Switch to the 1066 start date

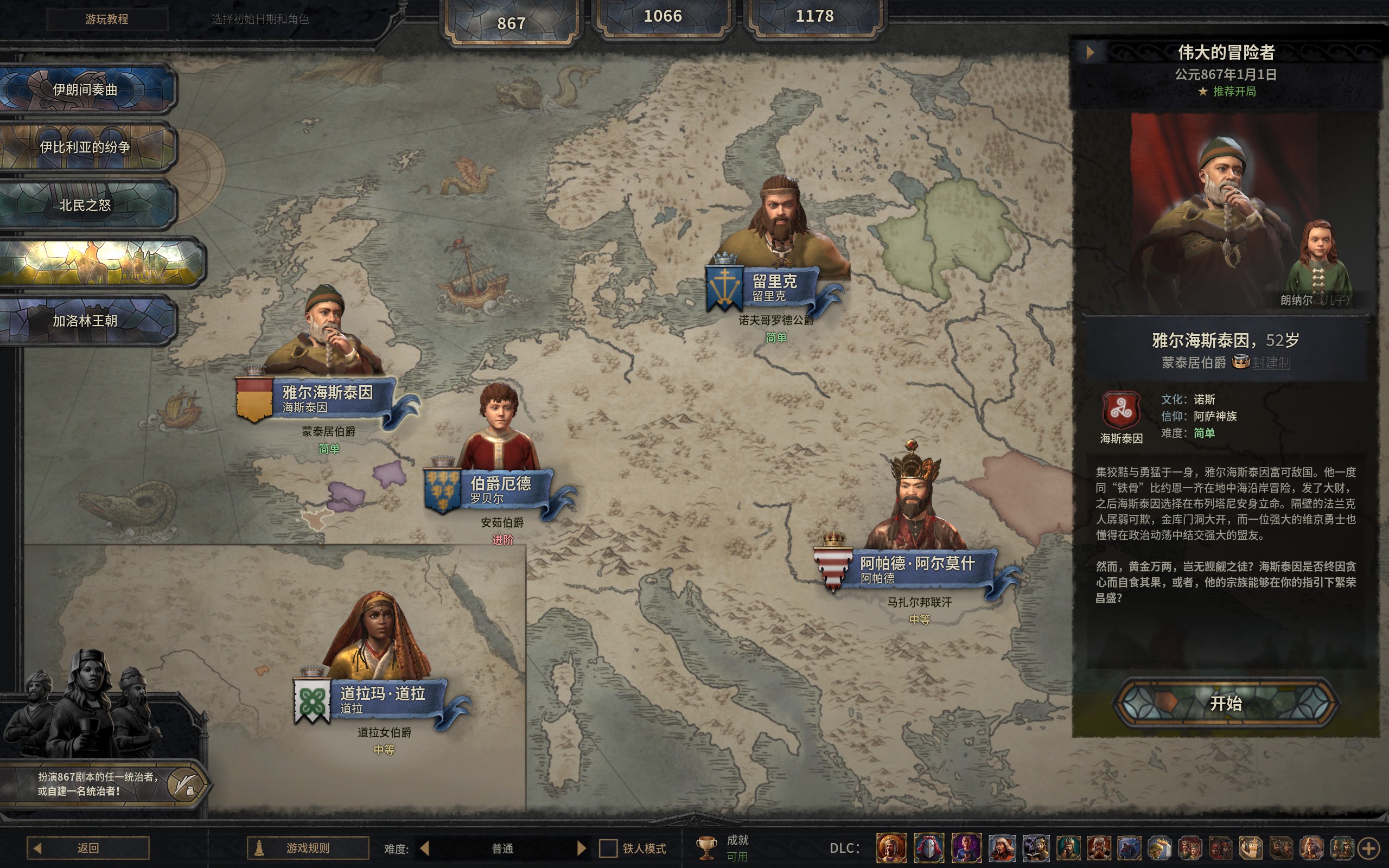(x=662, y=17)
